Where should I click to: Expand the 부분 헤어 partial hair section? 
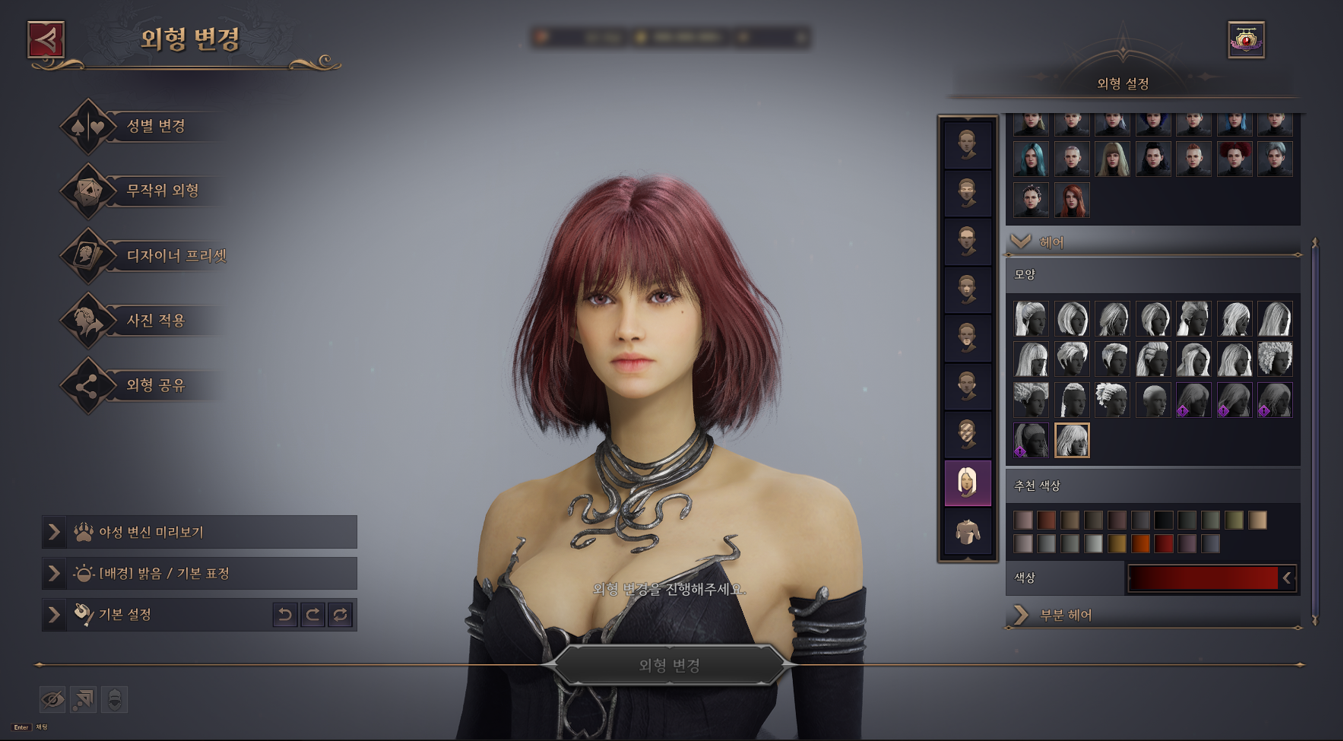[1021, 615]
